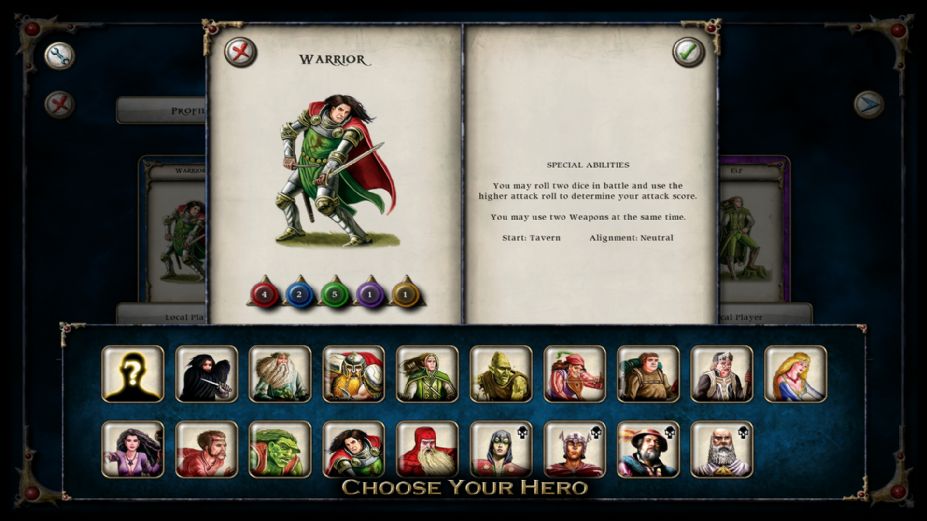Choose the black-hooded assassin portrait
Screen dimensions: 927x521
pyautogui.click(x=206, y=374)
